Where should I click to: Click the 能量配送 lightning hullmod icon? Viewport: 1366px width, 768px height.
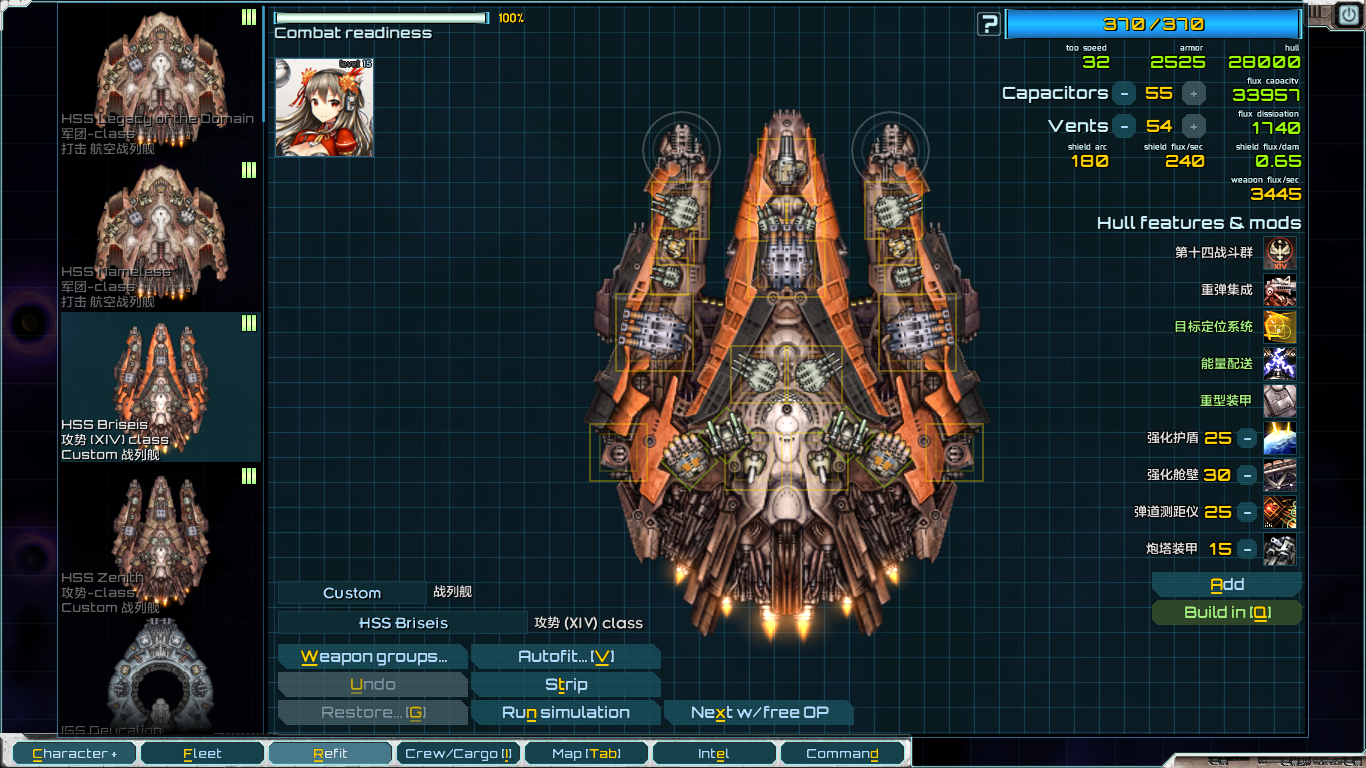[x=1279, y=364]
